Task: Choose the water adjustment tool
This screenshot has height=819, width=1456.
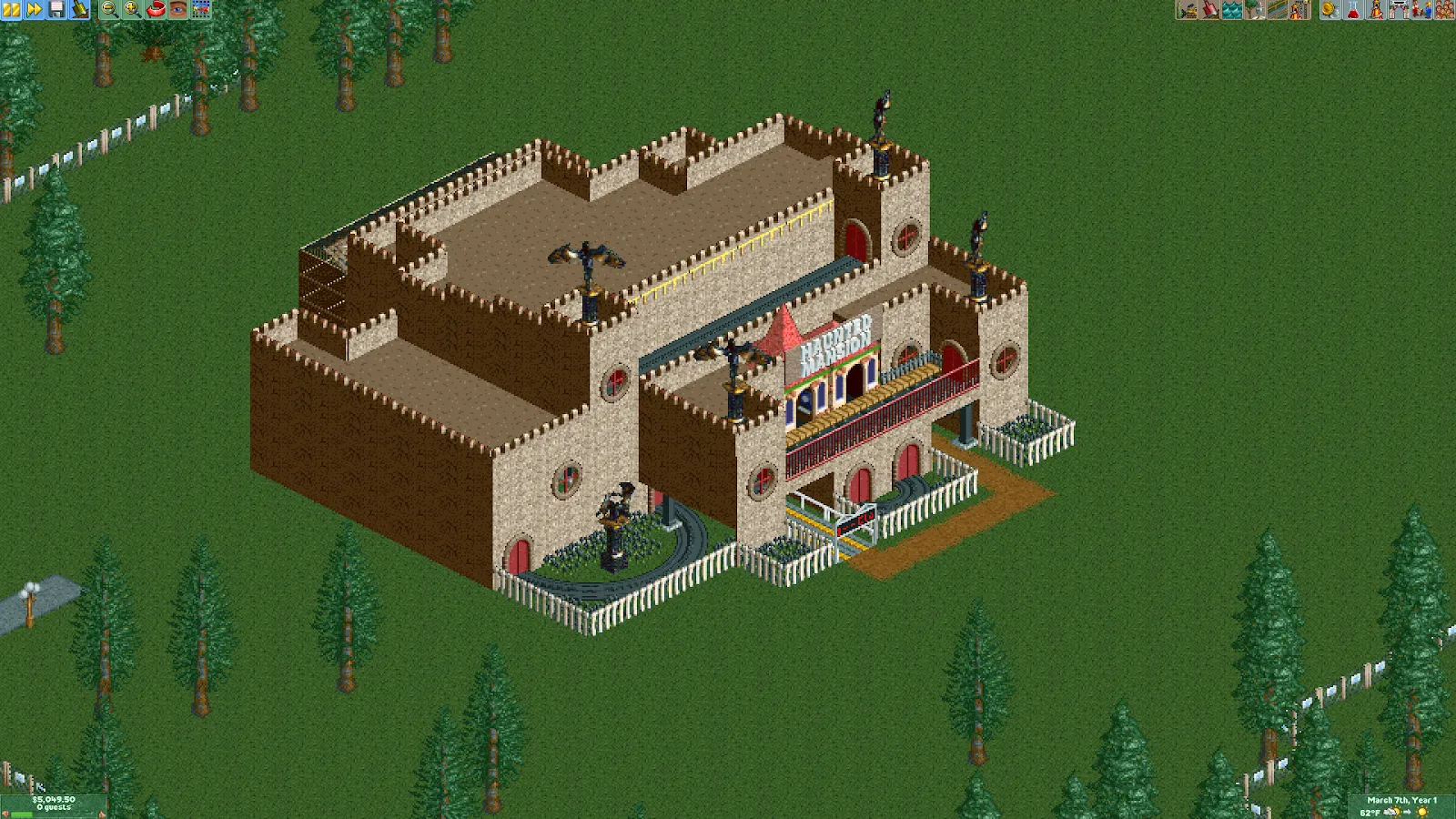Action: [1232, 9]
